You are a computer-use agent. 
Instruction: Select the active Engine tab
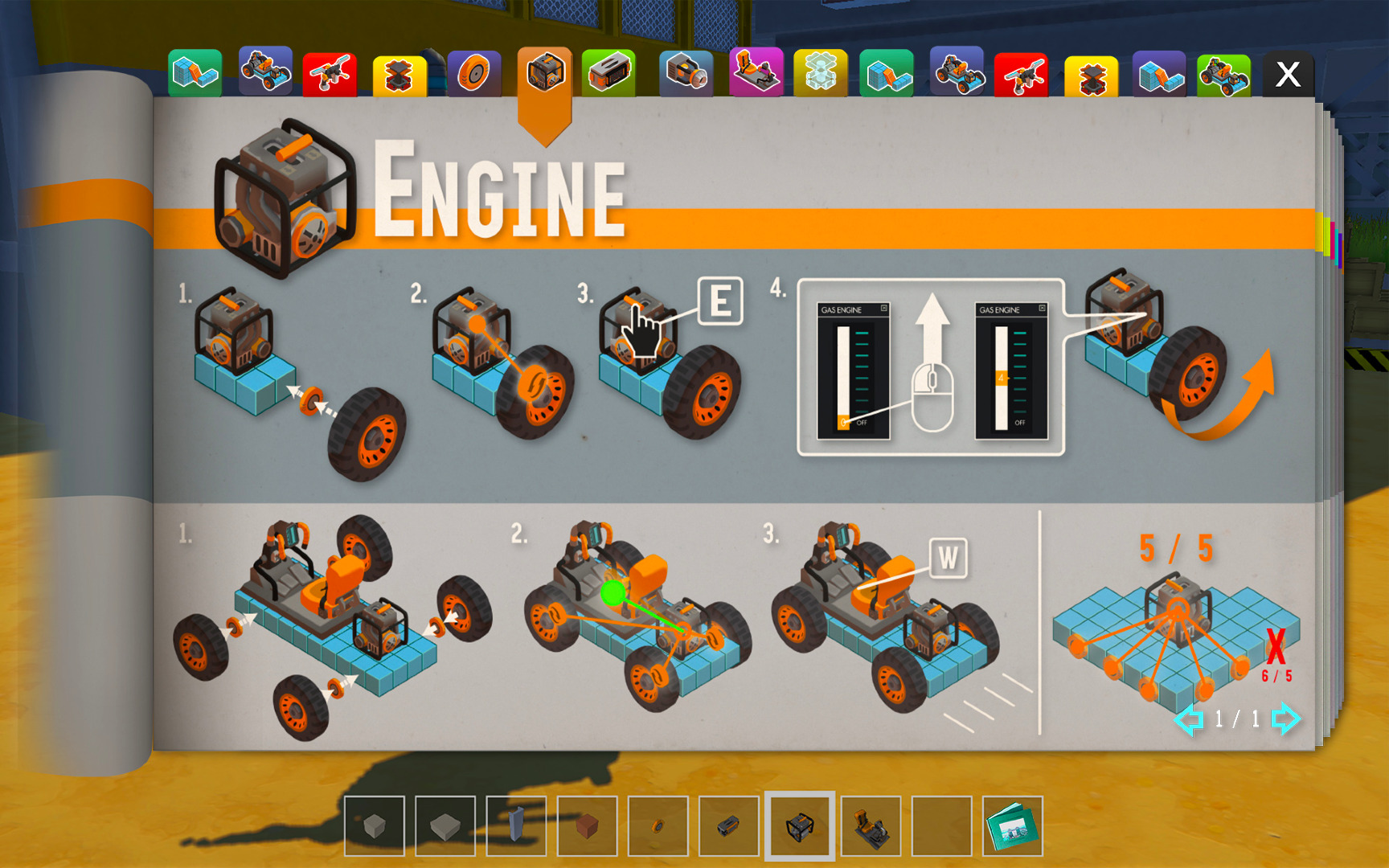[544, 74]
